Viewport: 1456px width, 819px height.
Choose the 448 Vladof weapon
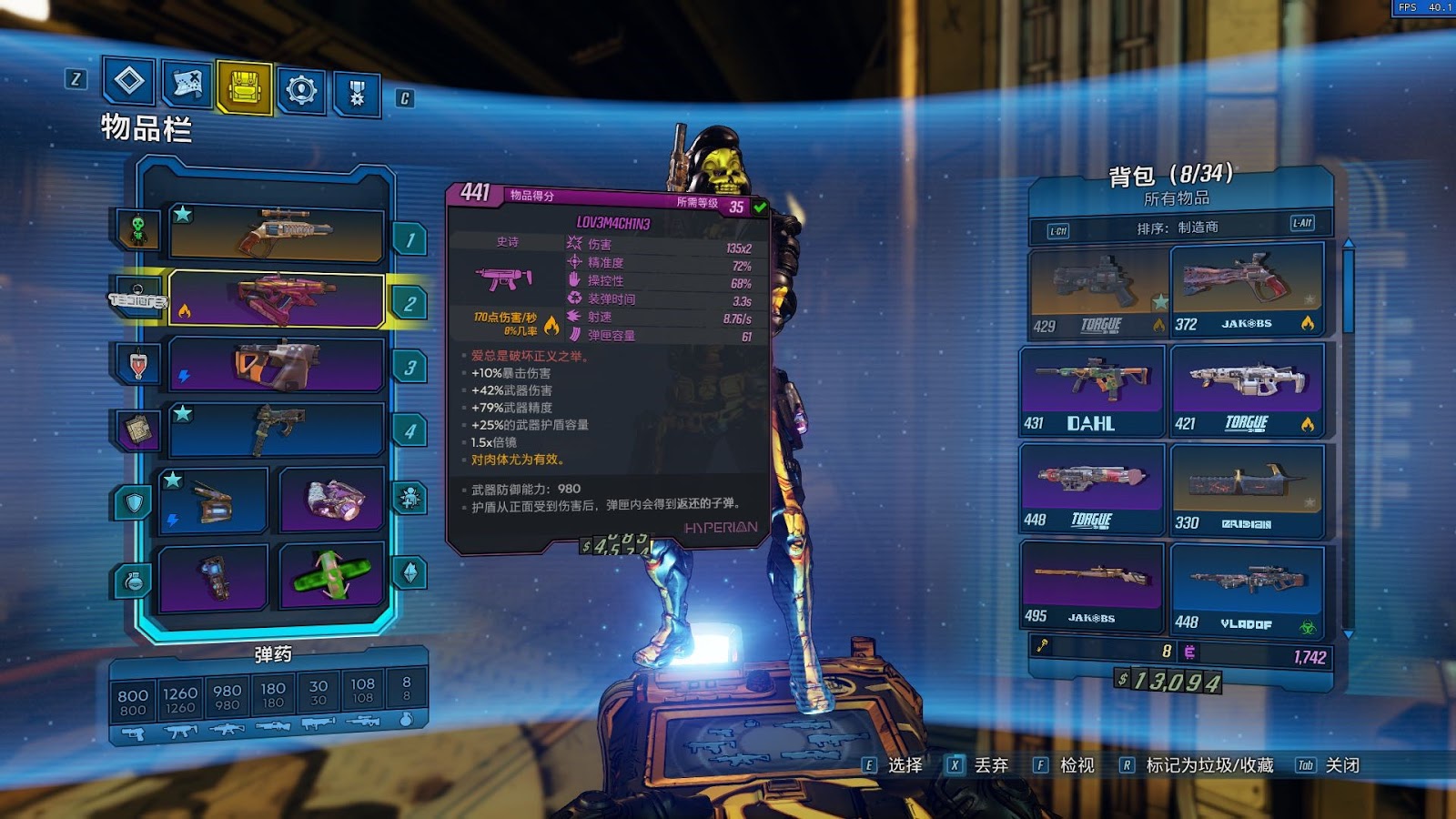[1246, 588]
